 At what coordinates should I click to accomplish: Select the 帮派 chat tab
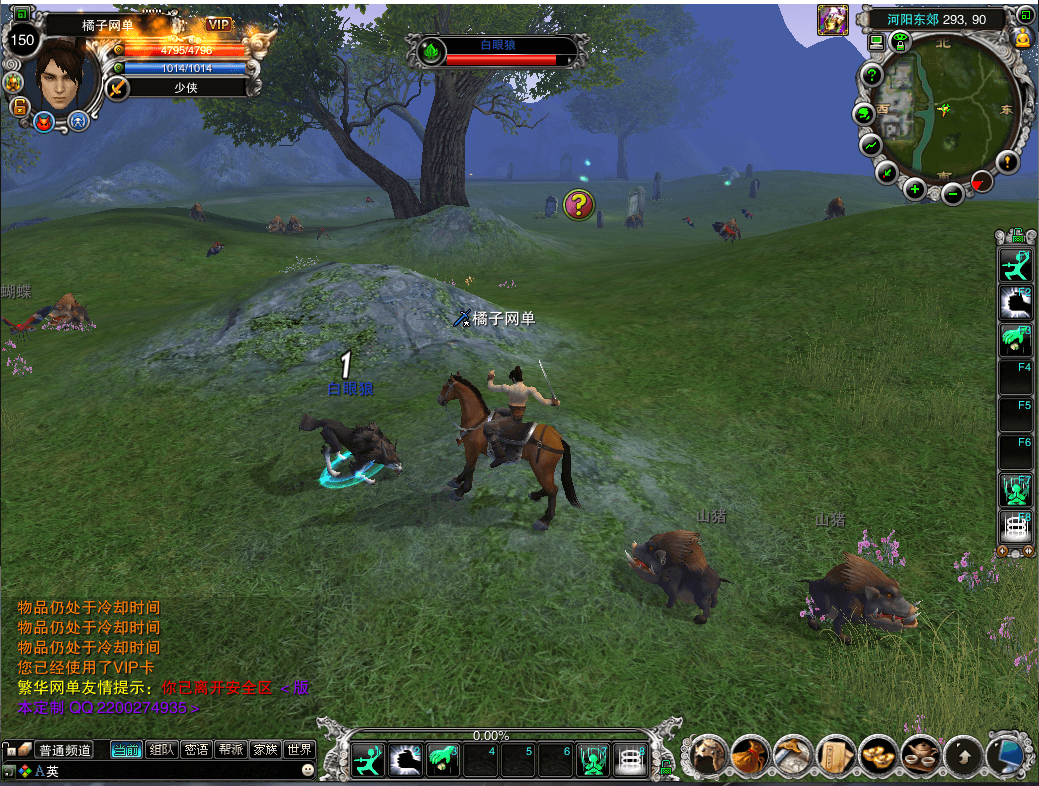(x=231, y=749)
